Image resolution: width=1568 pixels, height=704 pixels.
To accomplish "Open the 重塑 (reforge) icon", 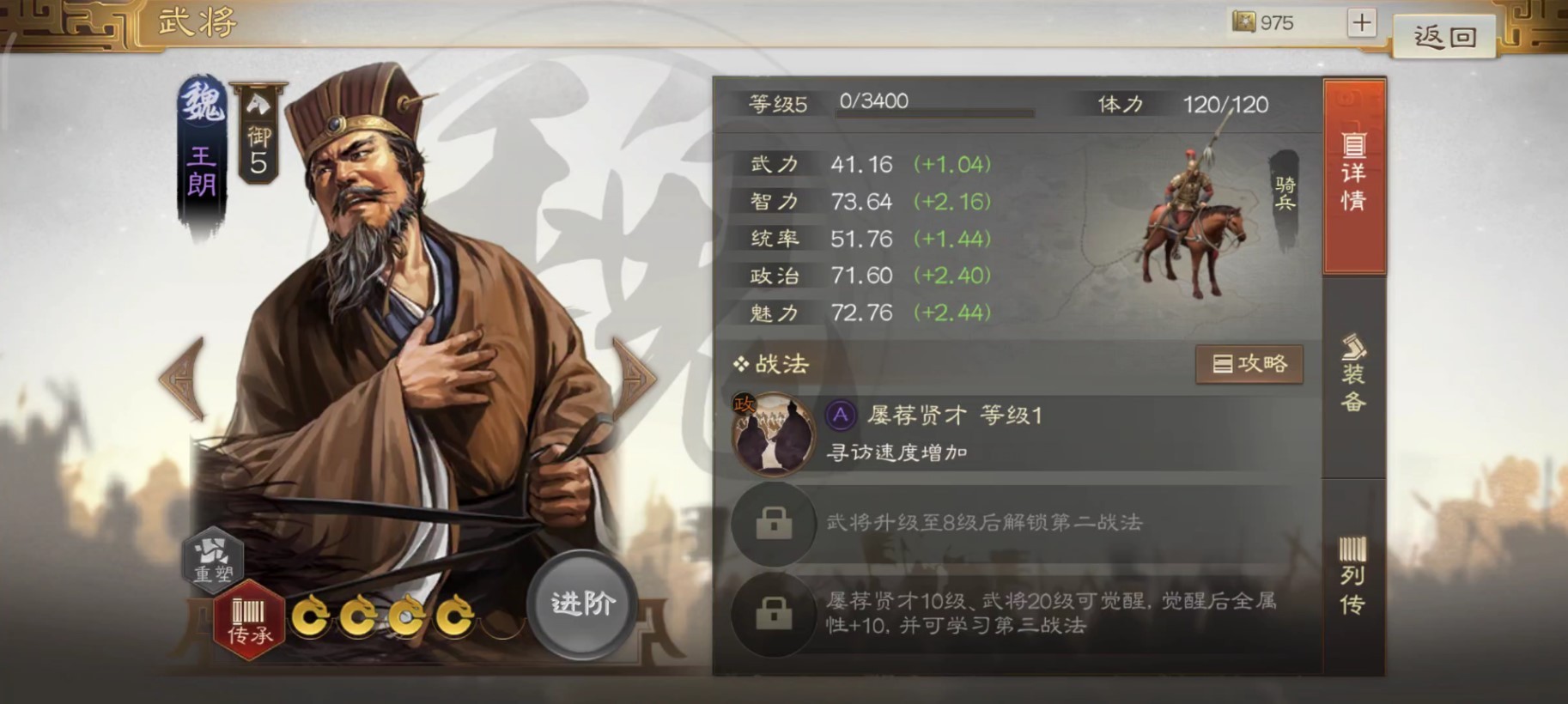I will tap(213, 559).
